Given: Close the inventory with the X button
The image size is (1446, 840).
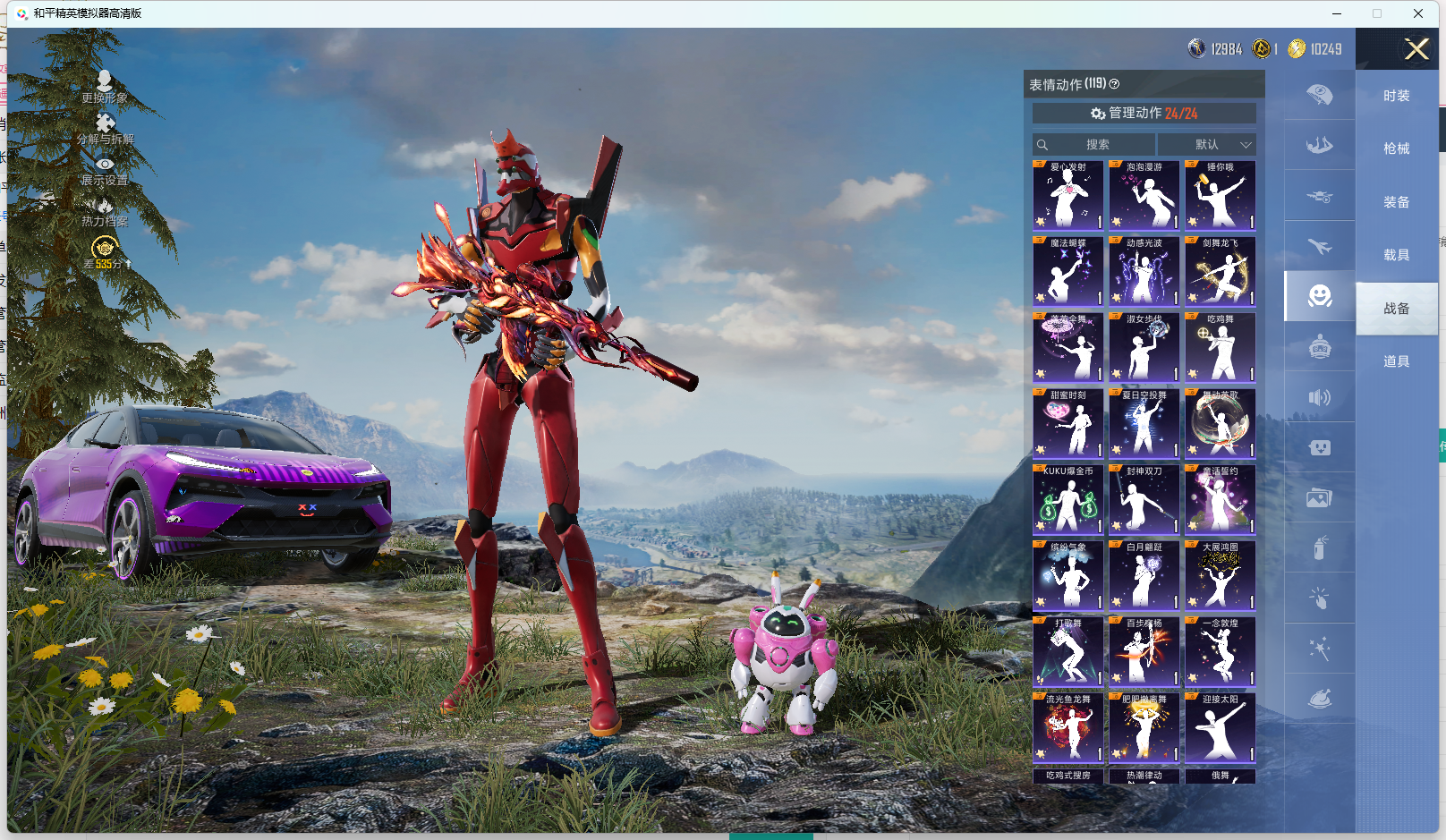Looking at the screenshot, I should [x=1416, y=49].
